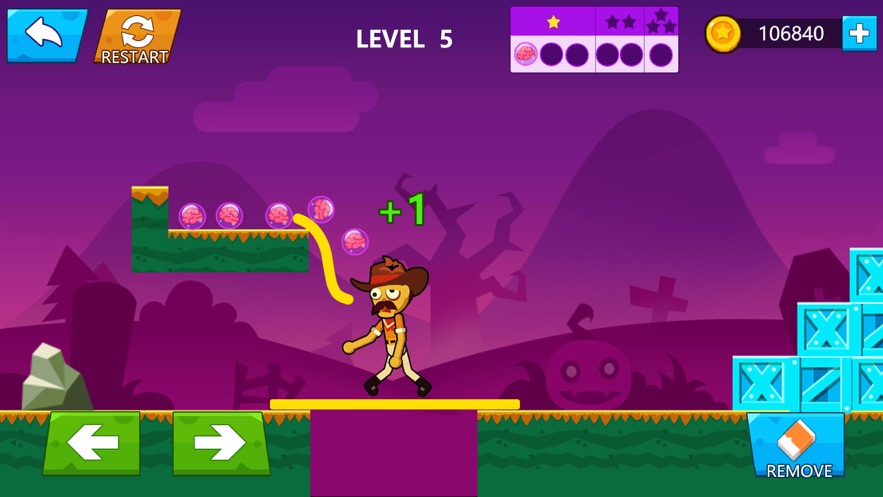Restart the current level
Image resolution: width=883 pixels, height=497 pixels.
(x=136, y=38)
